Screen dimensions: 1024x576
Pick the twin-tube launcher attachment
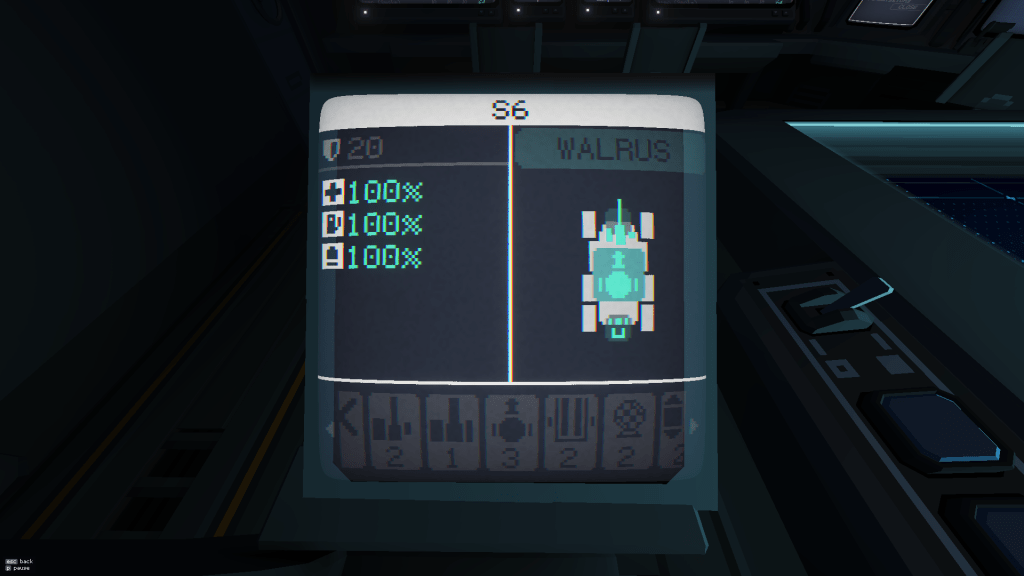(571, 430)
